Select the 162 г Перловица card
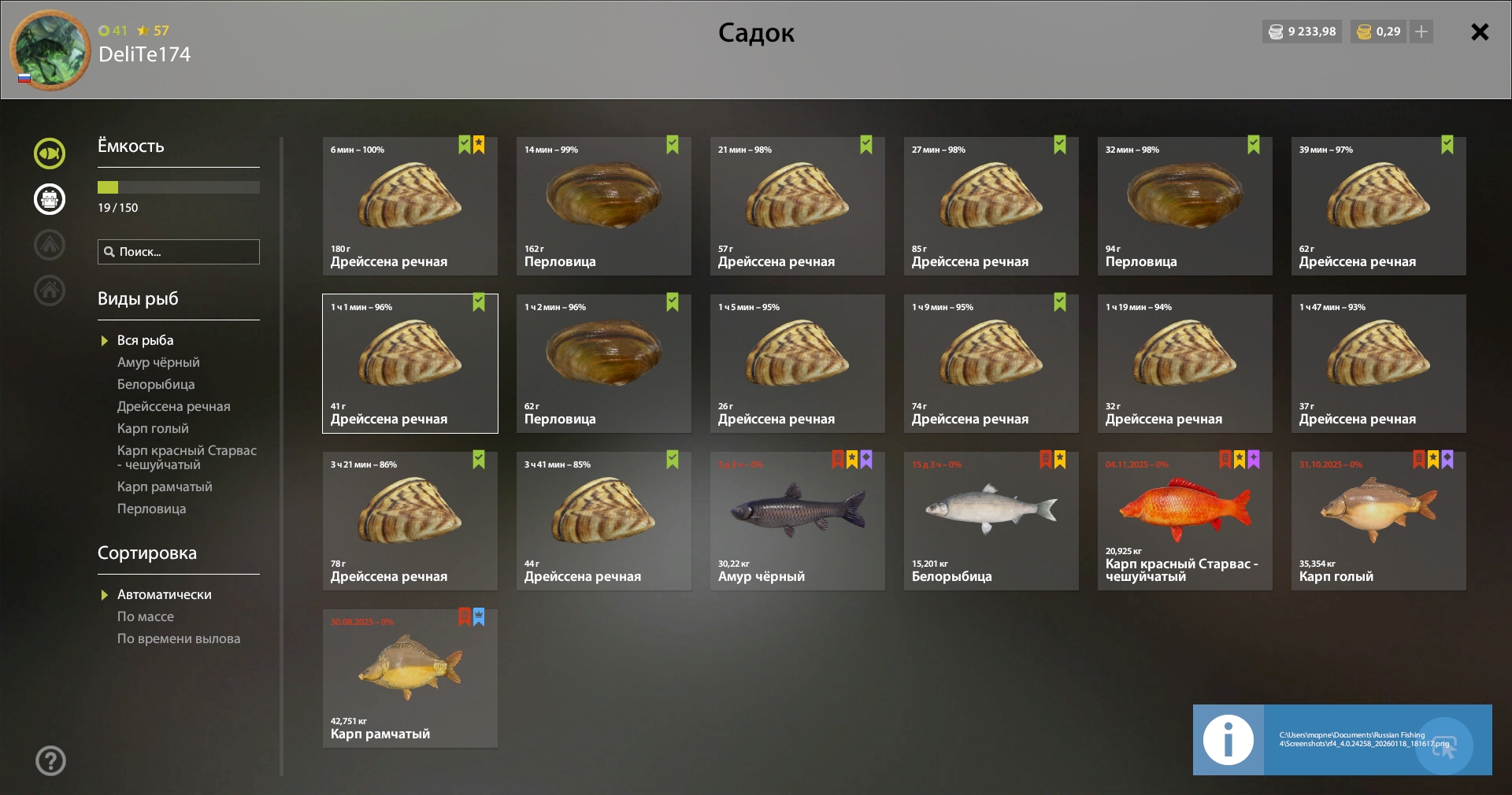This screenshot has width=1512, height=795. click(603, 206)
